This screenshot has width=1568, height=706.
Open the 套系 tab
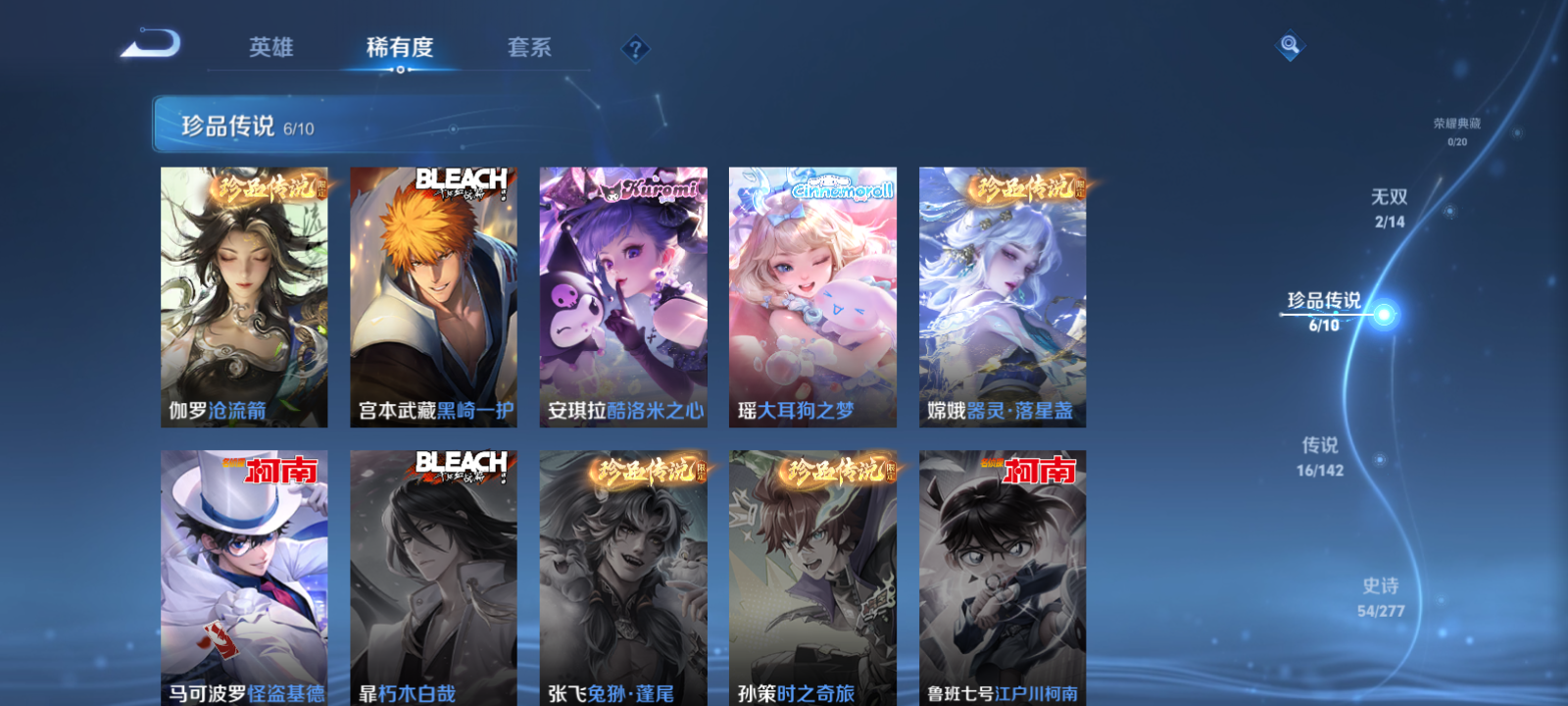tap(530, 46)
